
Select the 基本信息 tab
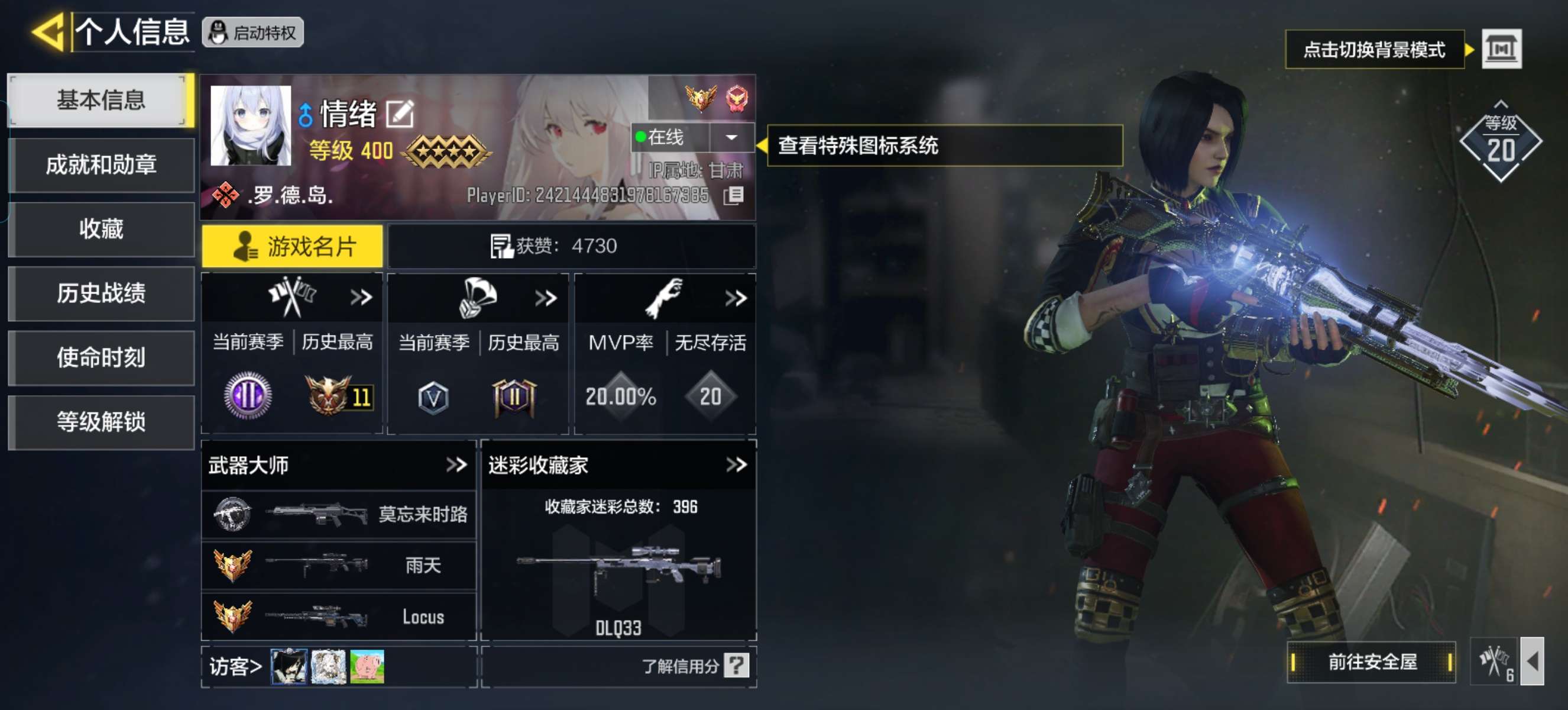[x=101, y=100]
